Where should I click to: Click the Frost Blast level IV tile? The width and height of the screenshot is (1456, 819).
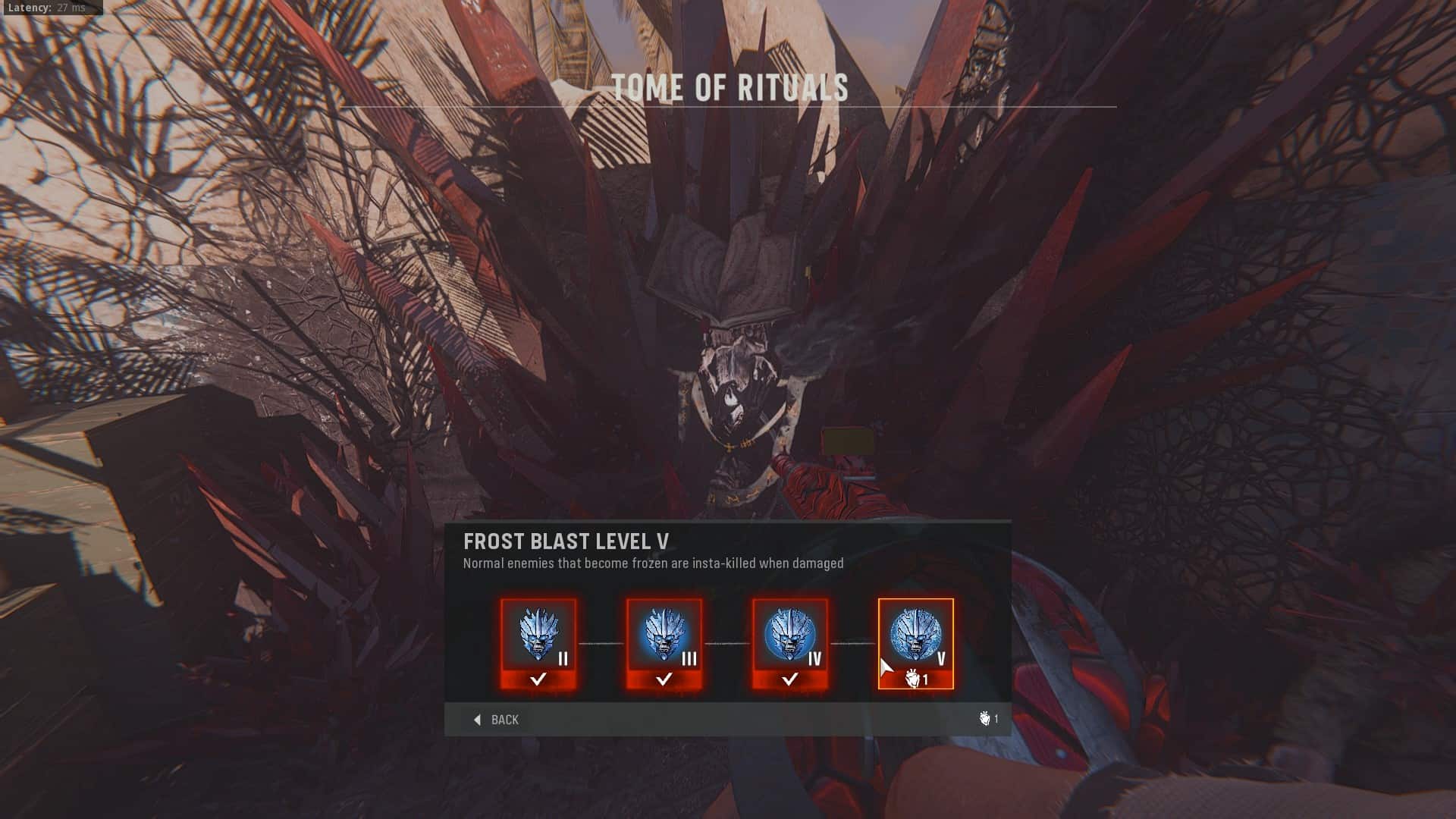click(790, 644)
